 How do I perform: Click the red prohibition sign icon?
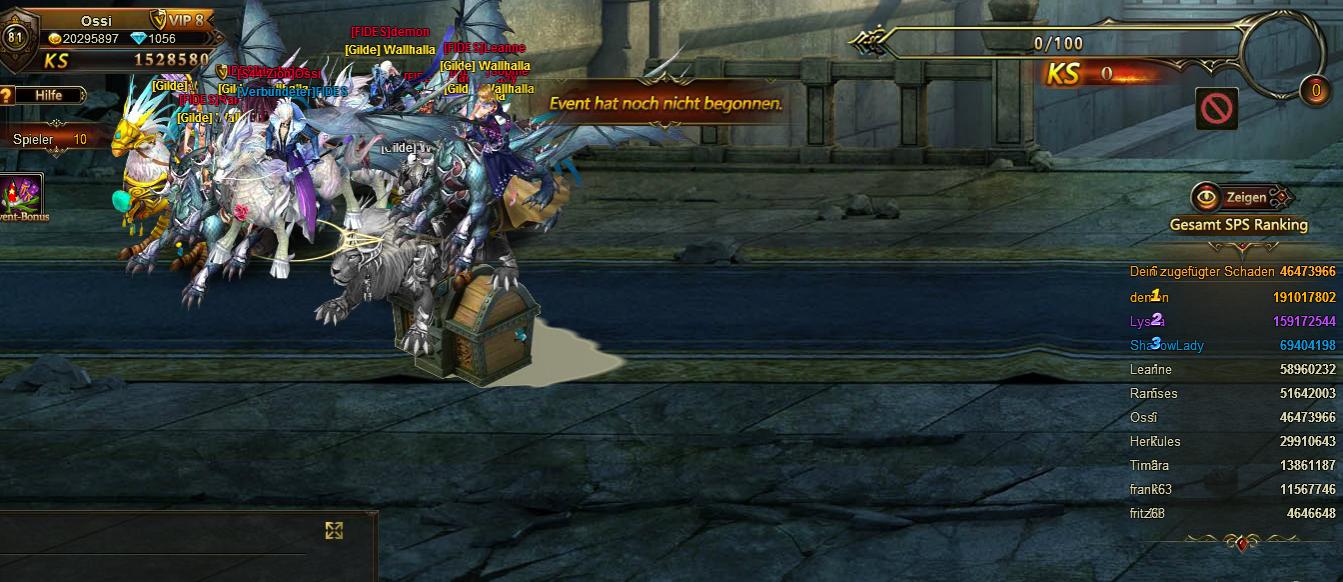click(x=1217, y=108)
